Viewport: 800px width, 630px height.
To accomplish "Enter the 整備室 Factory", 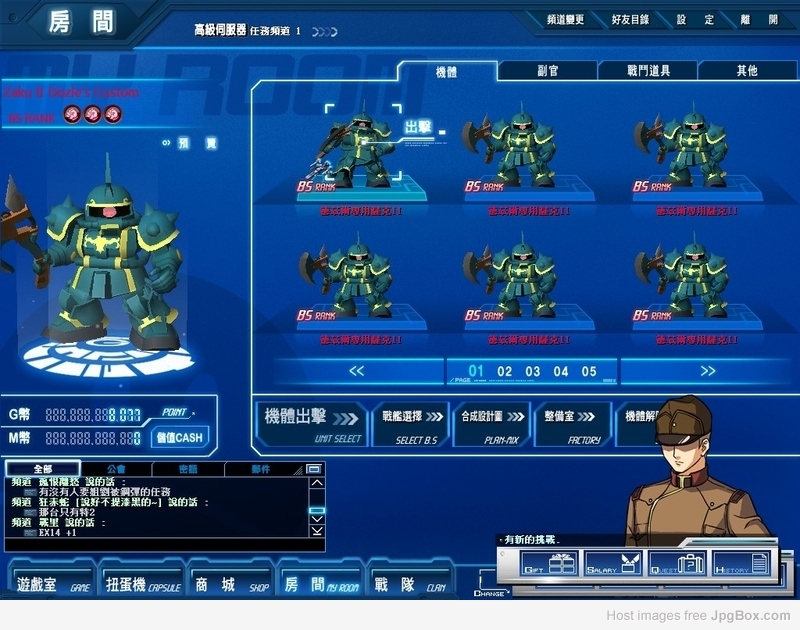I will coord(572,424).
